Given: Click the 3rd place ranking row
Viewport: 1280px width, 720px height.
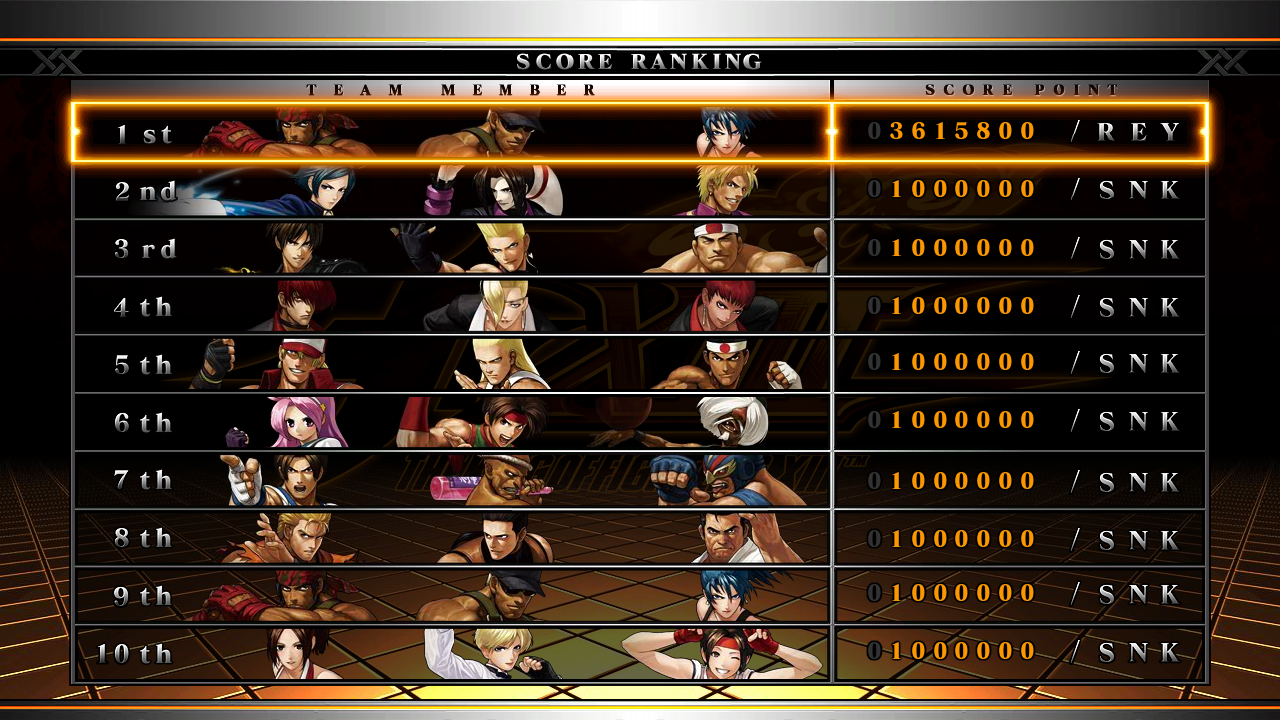Looking at the screenshot, I should point(640,248).
